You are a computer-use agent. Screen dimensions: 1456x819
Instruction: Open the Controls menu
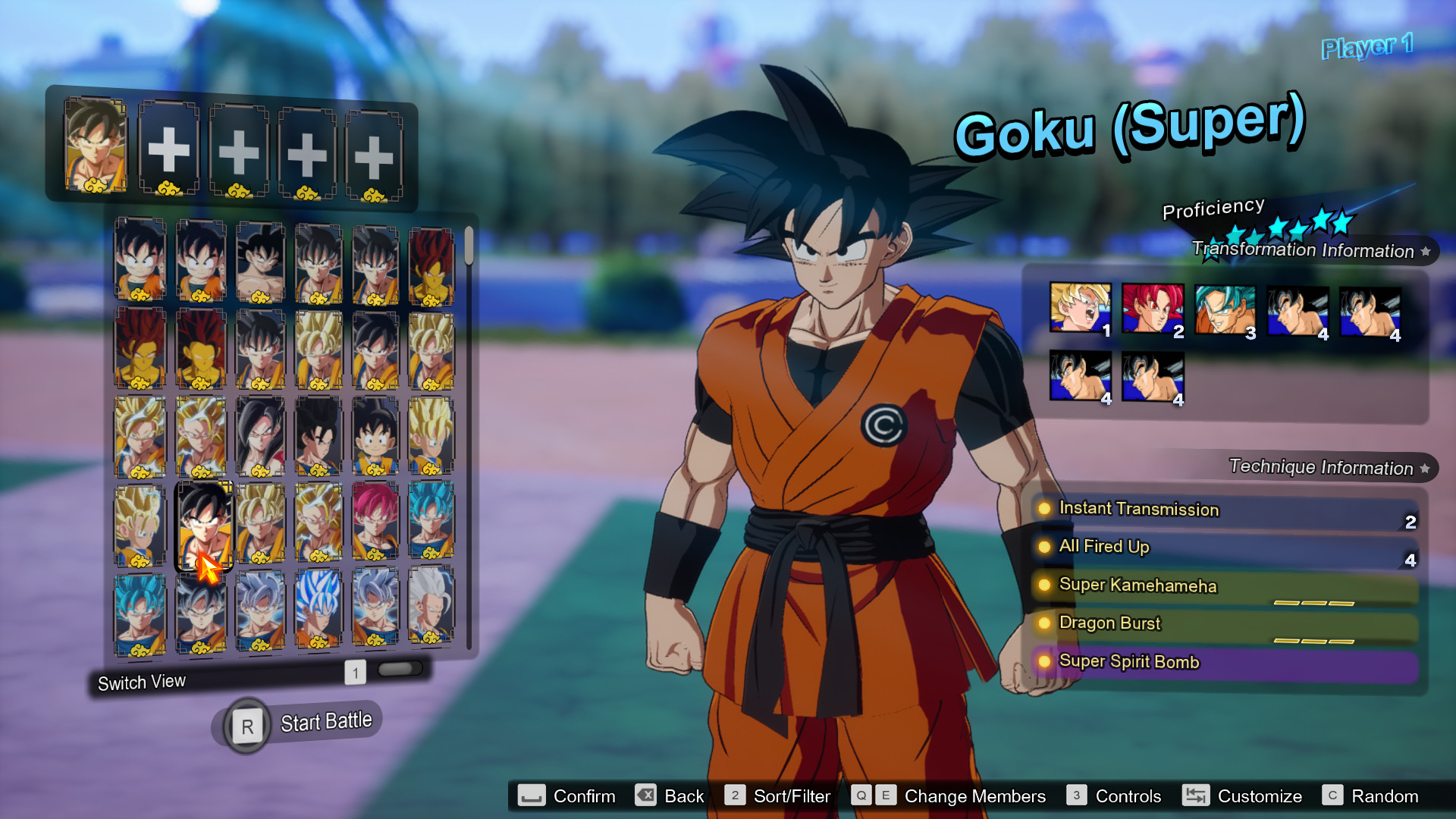click(x=1128, y=796)
